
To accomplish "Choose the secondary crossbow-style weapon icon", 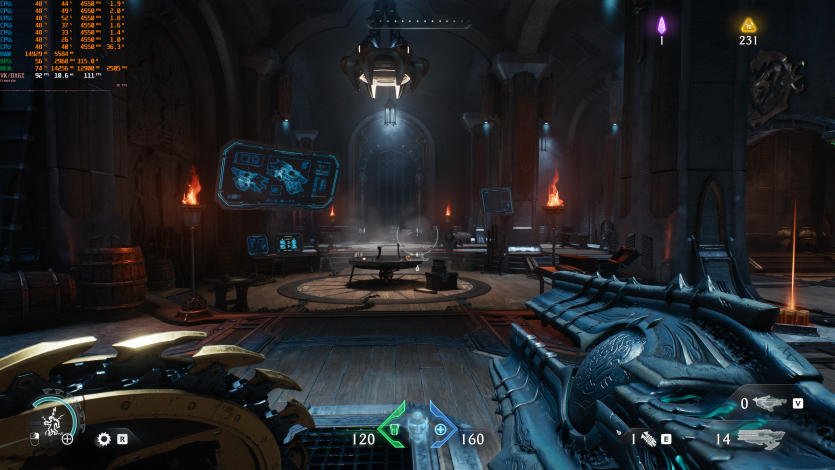I will click(x=770, y=403).
